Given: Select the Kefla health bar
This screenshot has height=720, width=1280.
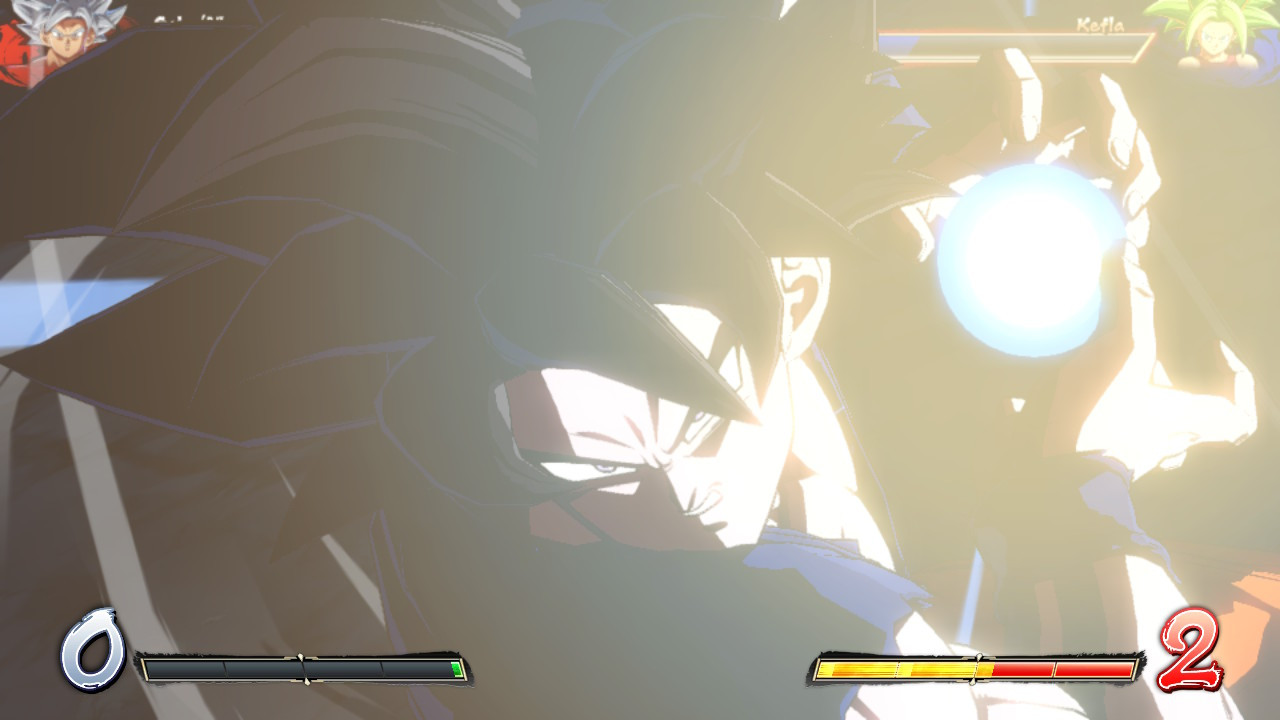Looking at the screenshot, I should [x=1010, y=40].
